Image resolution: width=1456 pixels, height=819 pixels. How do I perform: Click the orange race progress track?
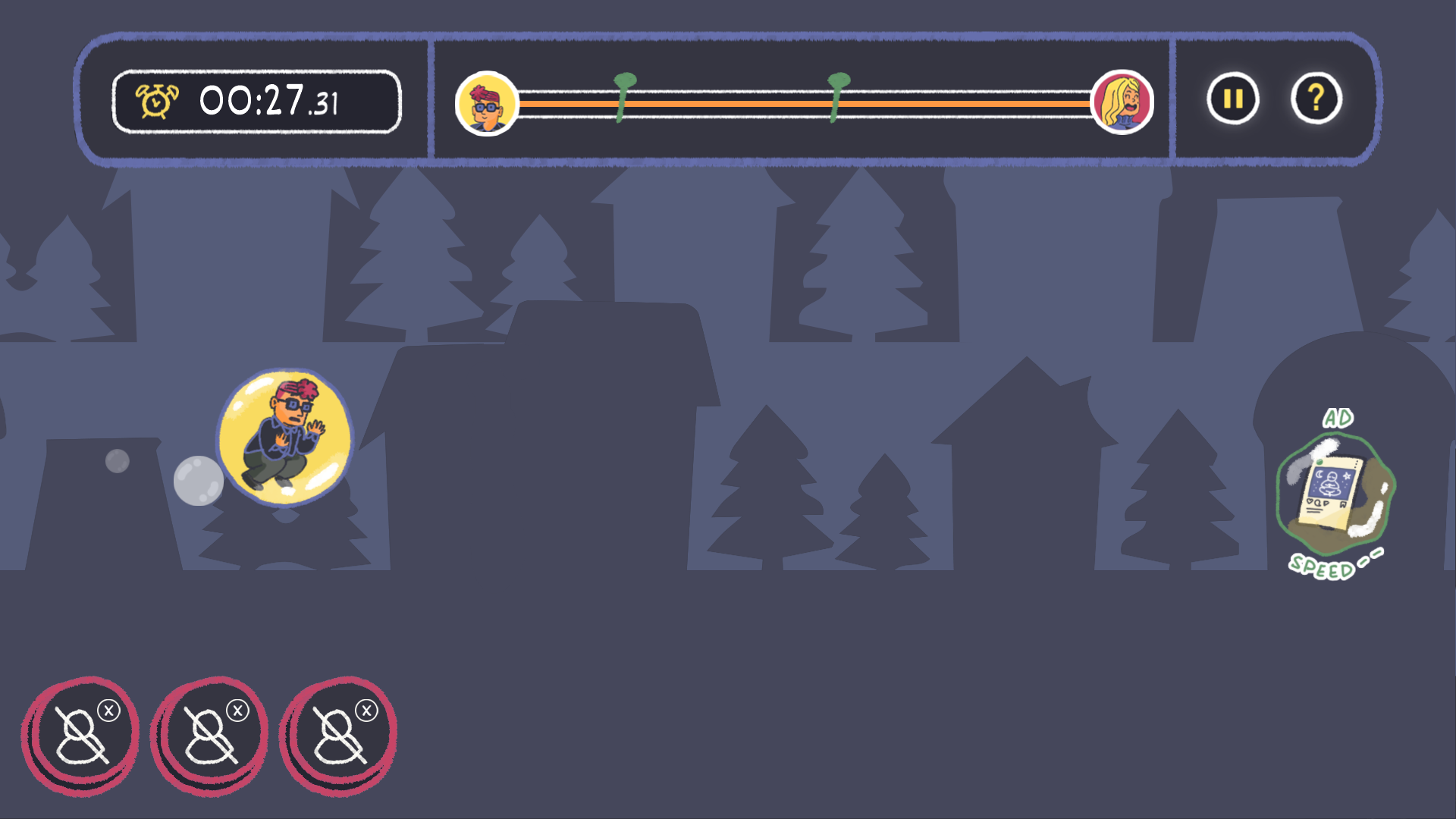pyautogui.click(x=804, y=102)
